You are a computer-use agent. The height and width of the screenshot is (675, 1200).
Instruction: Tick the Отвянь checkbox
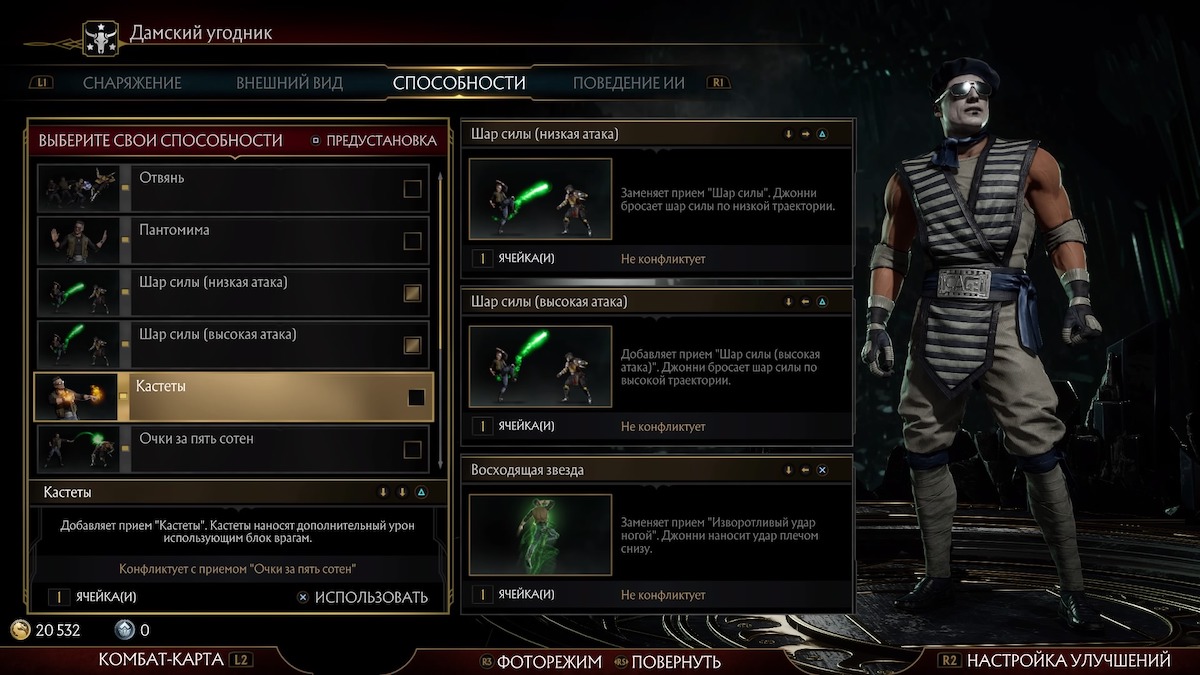click(412, 189)
